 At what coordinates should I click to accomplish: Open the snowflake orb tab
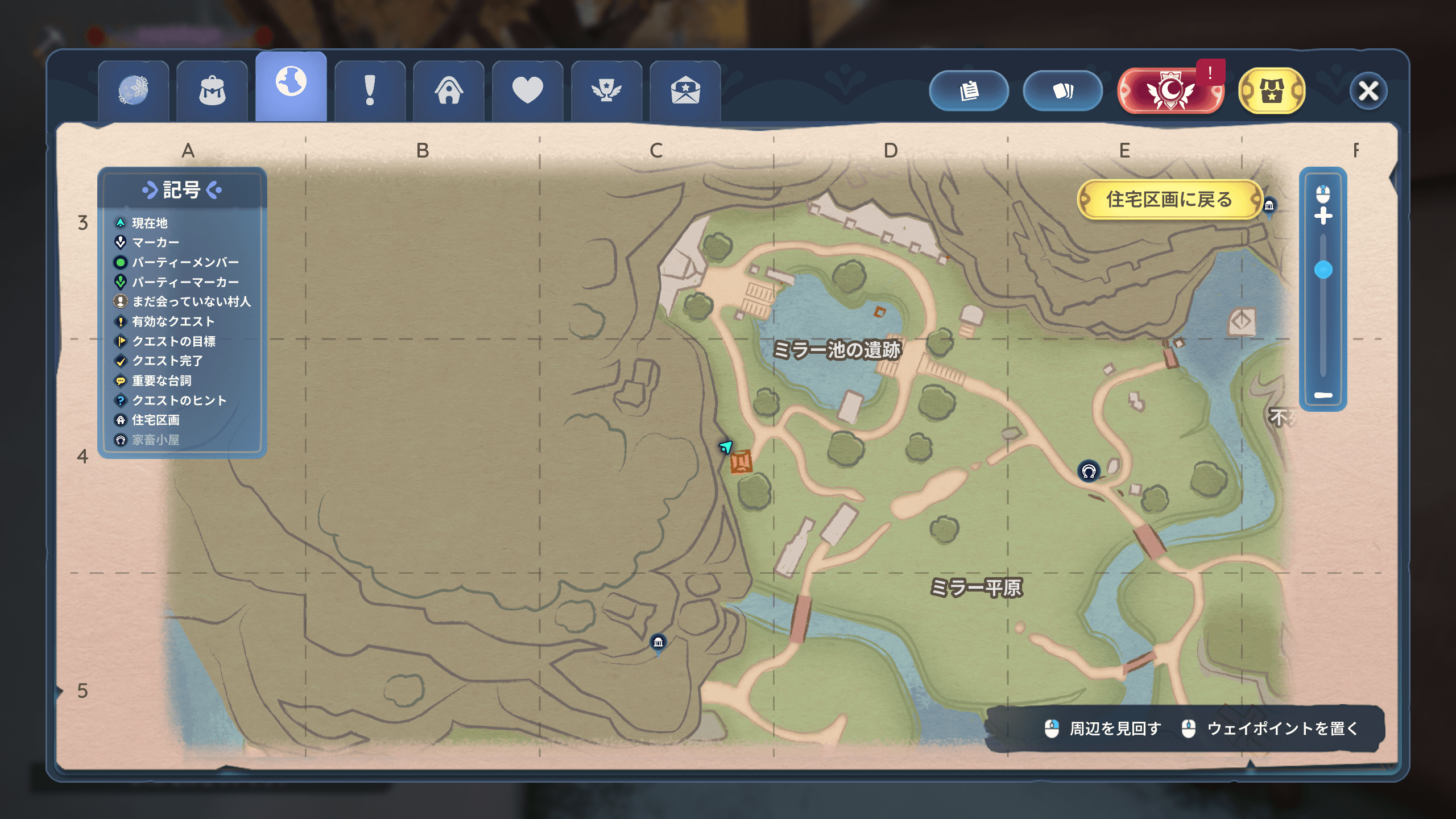coord(133,91)
